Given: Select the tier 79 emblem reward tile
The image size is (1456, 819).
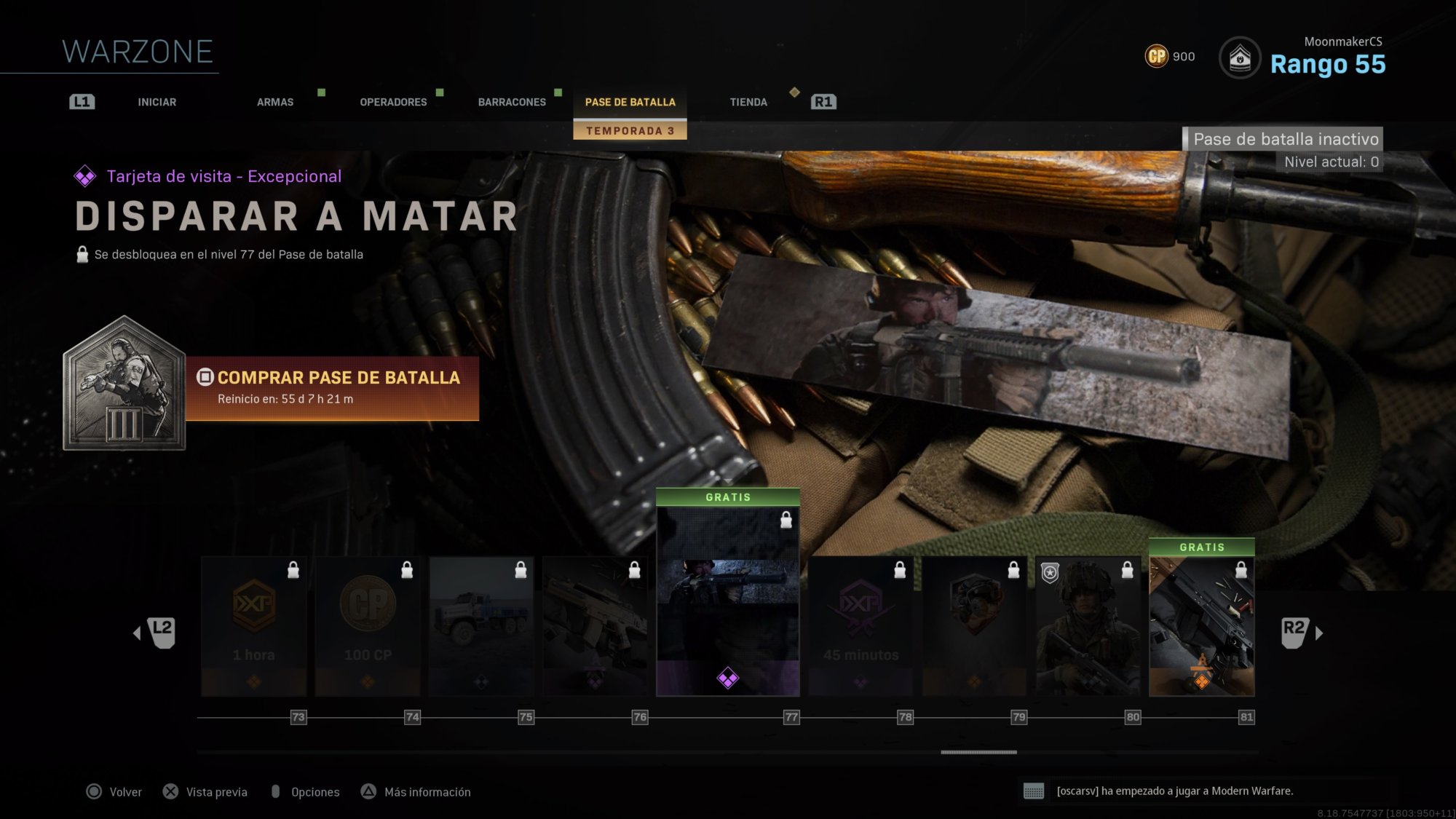Looking at the screenshot, I should tap(974, 626).
